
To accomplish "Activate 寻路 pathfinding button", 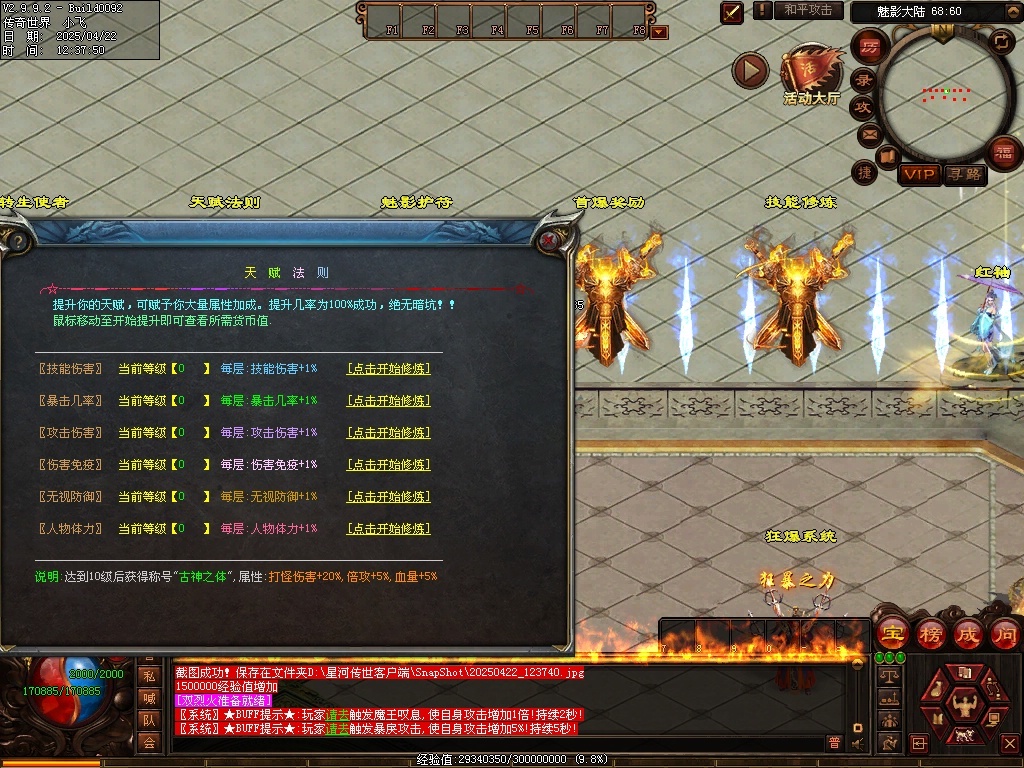I will [965, 175].
